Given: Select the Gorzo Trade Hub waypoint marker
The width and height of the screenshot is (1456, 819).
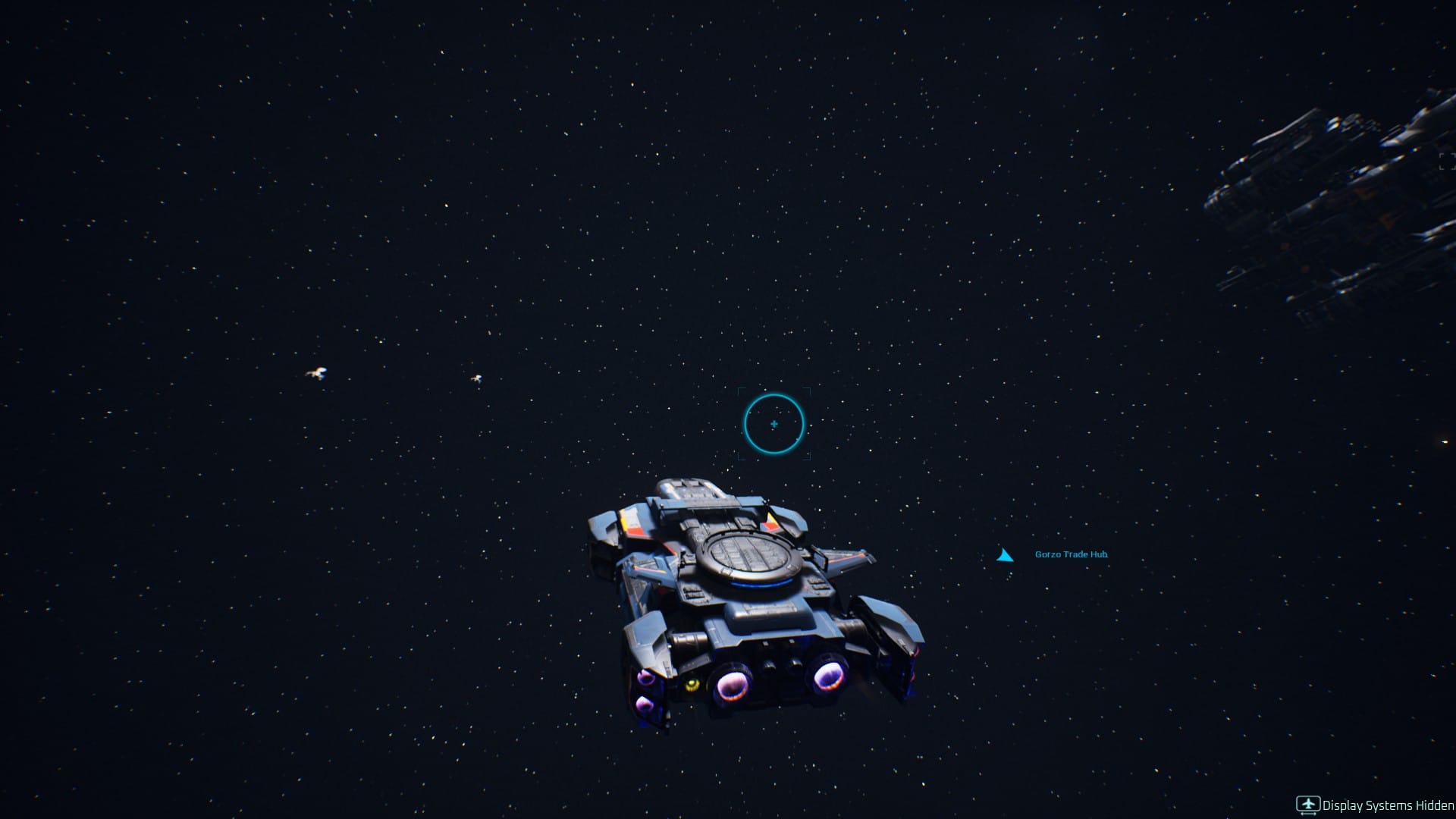Looking at the screenshot, I should (1005, 556).
